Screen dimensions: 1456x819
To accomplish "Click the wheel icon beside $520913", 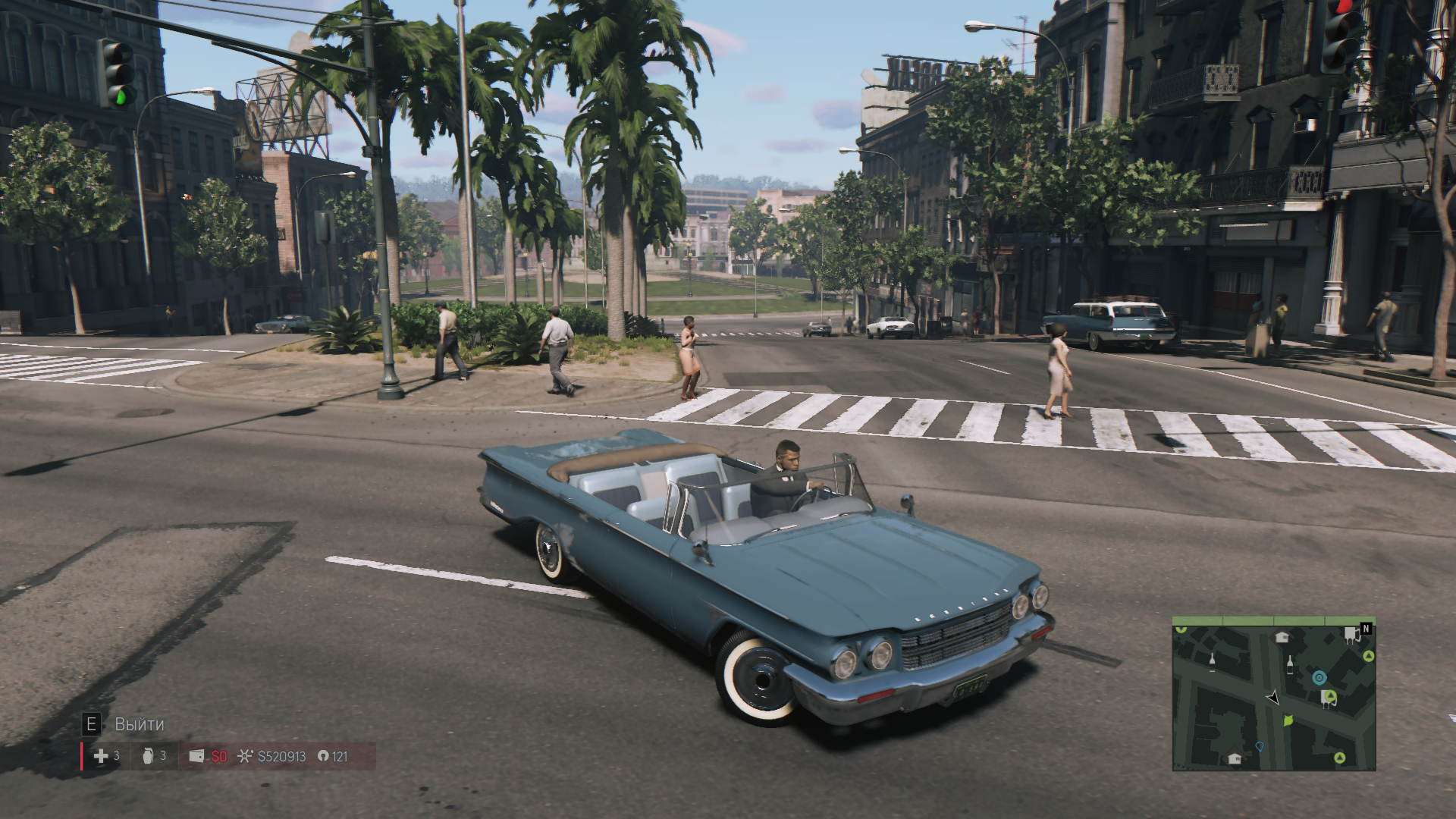I will pos(245,756).
